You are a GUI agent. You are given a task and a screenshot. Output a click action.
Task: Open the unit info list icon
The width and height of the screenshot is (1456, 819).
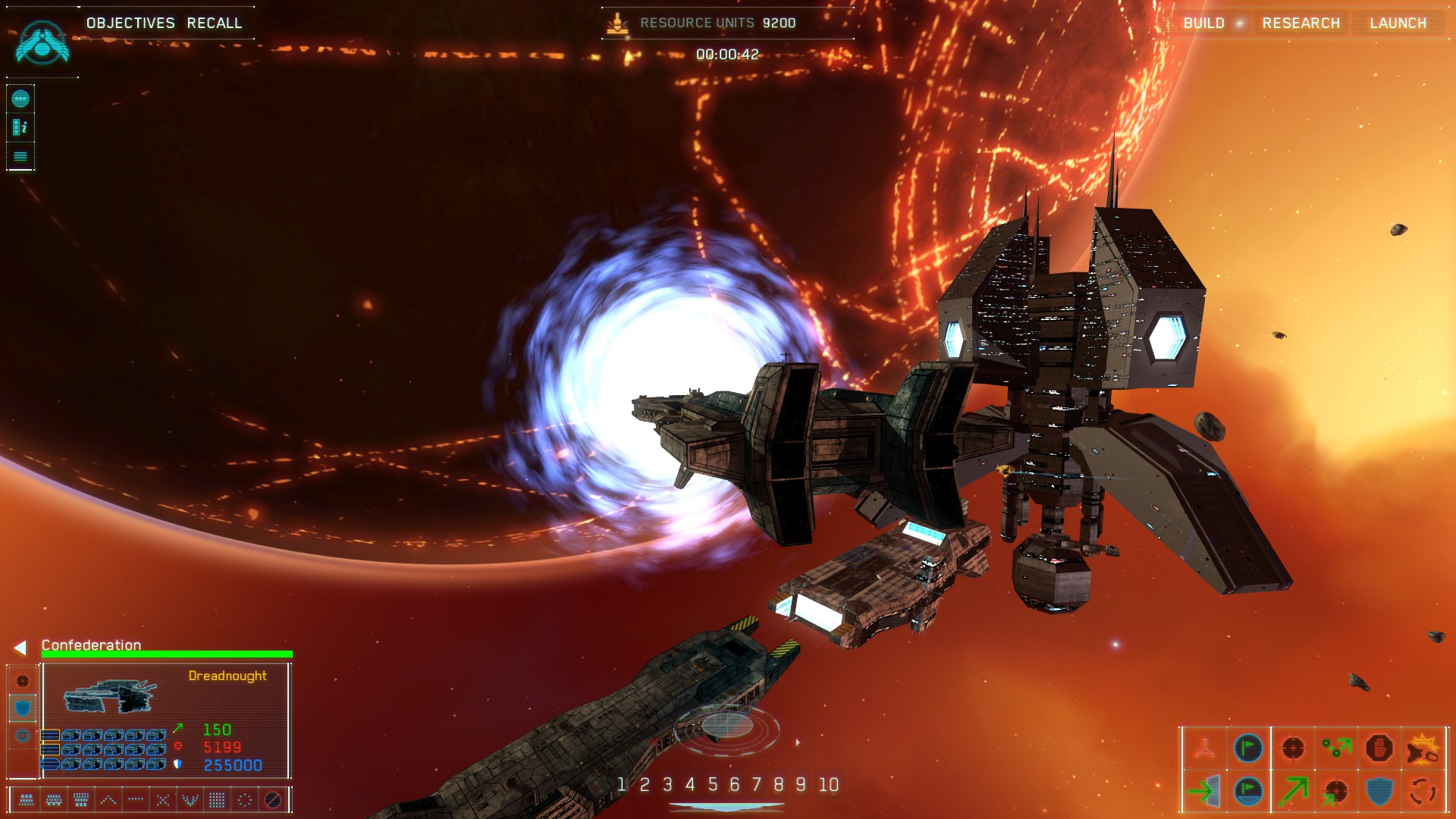20,127
